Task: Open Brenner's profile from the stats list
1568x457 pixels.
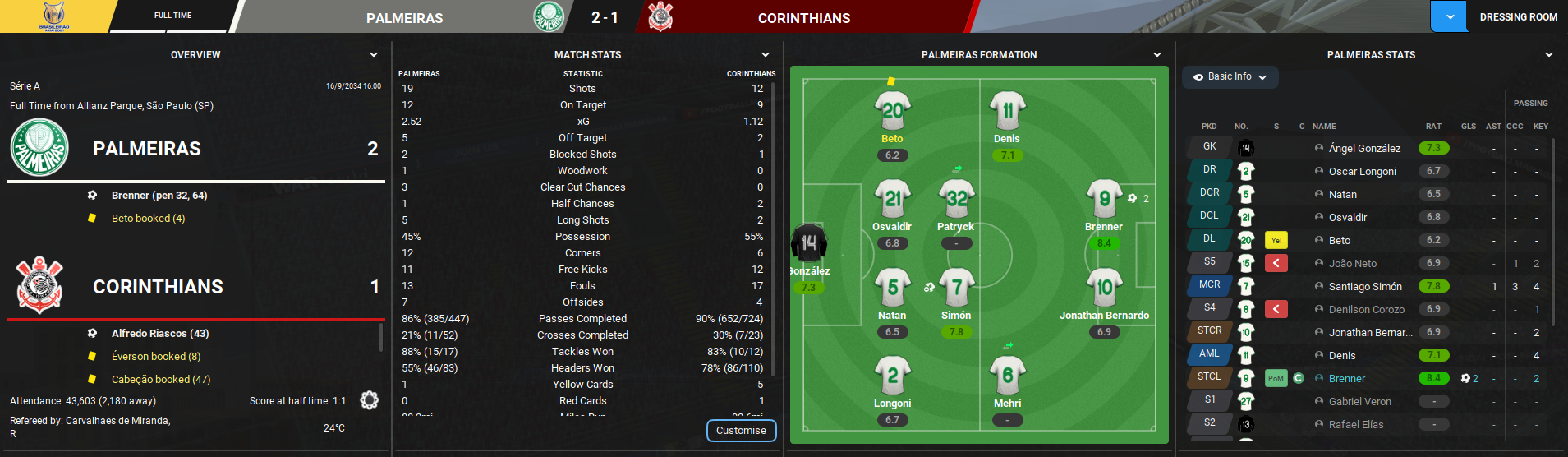Action: pos(1346,379)
